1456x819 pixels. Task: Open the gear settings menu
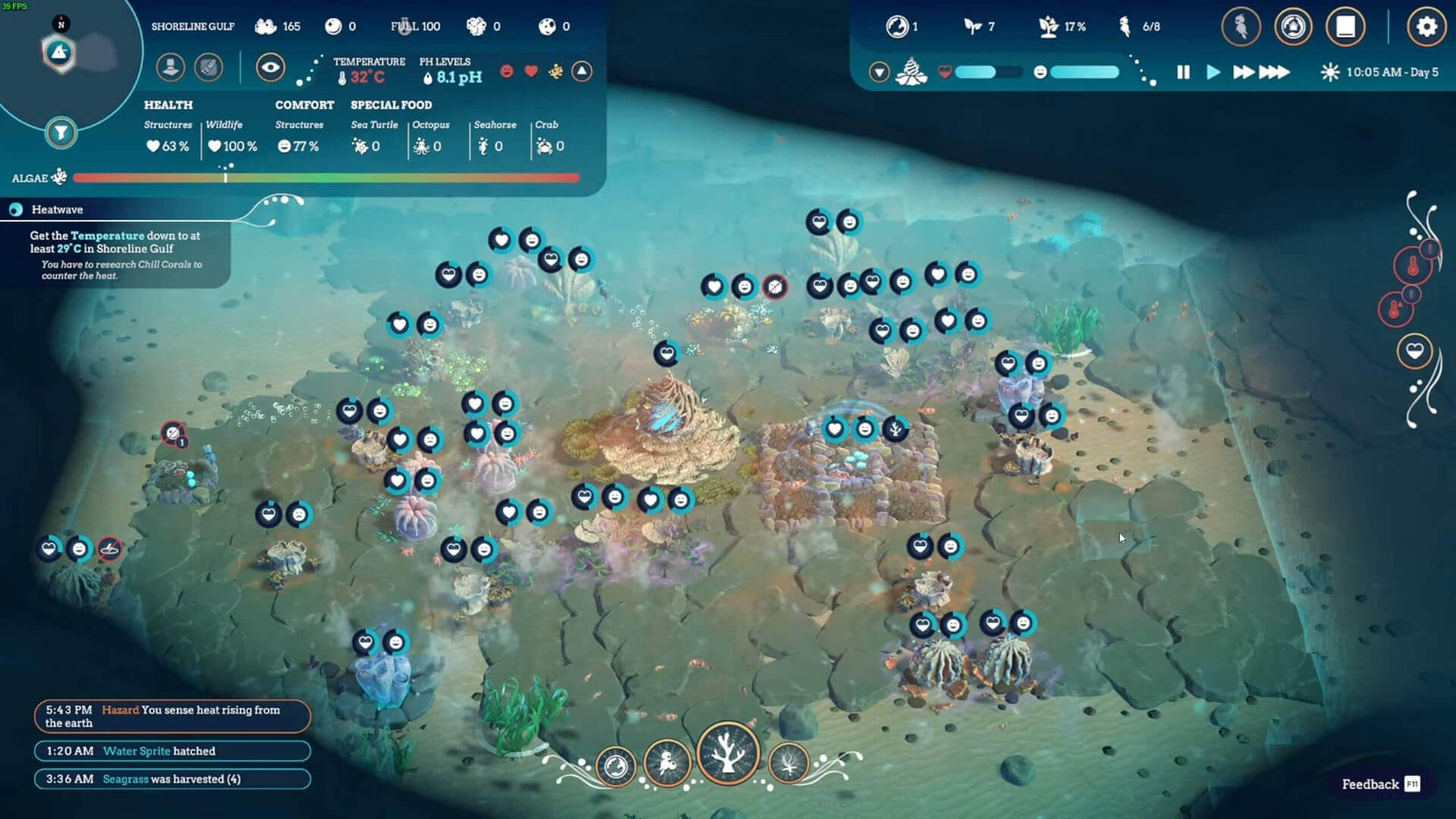point(1426,27)
